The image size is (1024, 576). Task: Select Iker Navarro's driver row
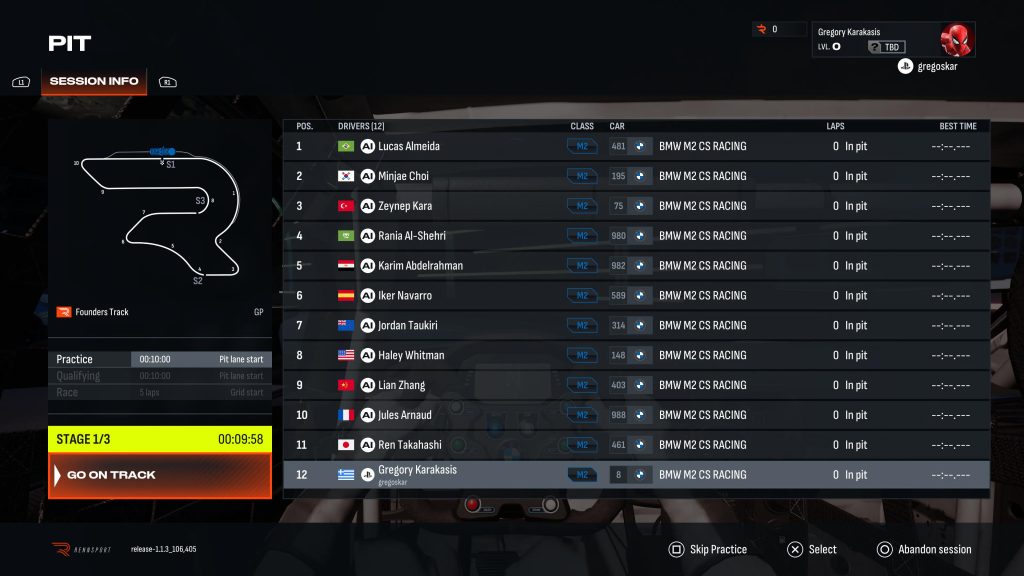click(x=636, y=296)
